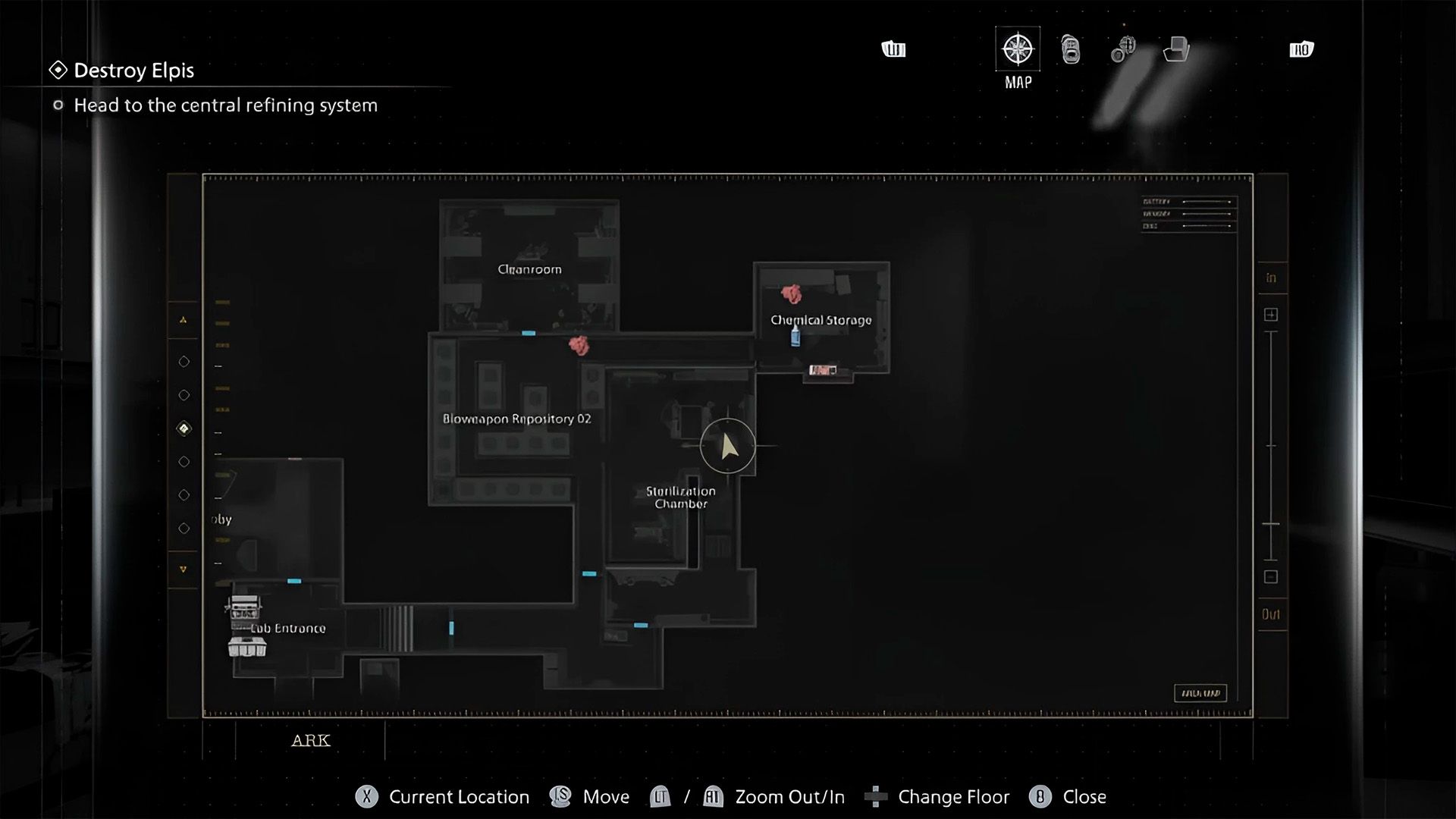Click the red herb near Bioweapon Repository 02
Image resolution: width=1456 pixels, height=819 pixels.
(x=579, y=346)
